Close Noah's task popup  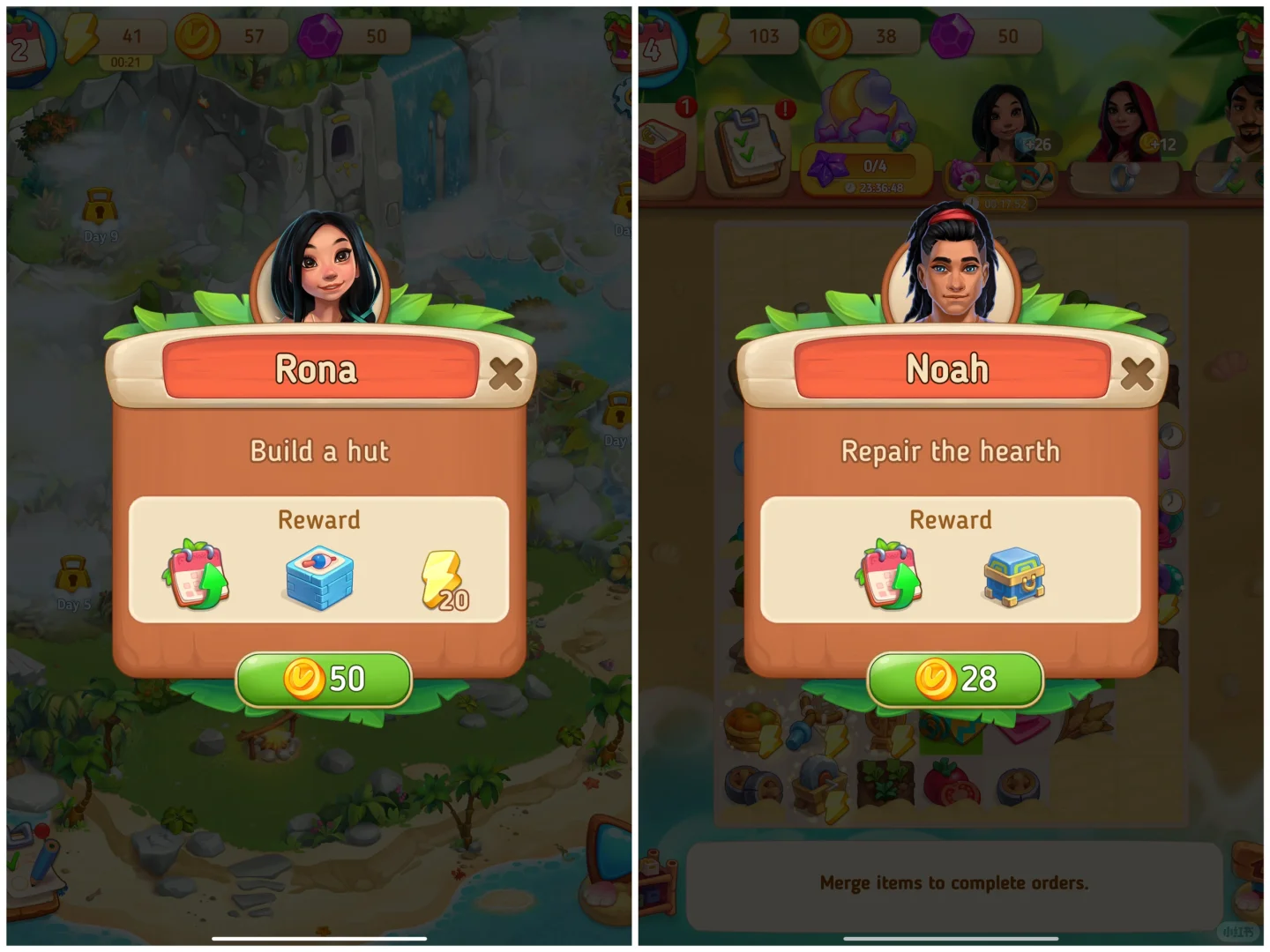pos(1137,374)
